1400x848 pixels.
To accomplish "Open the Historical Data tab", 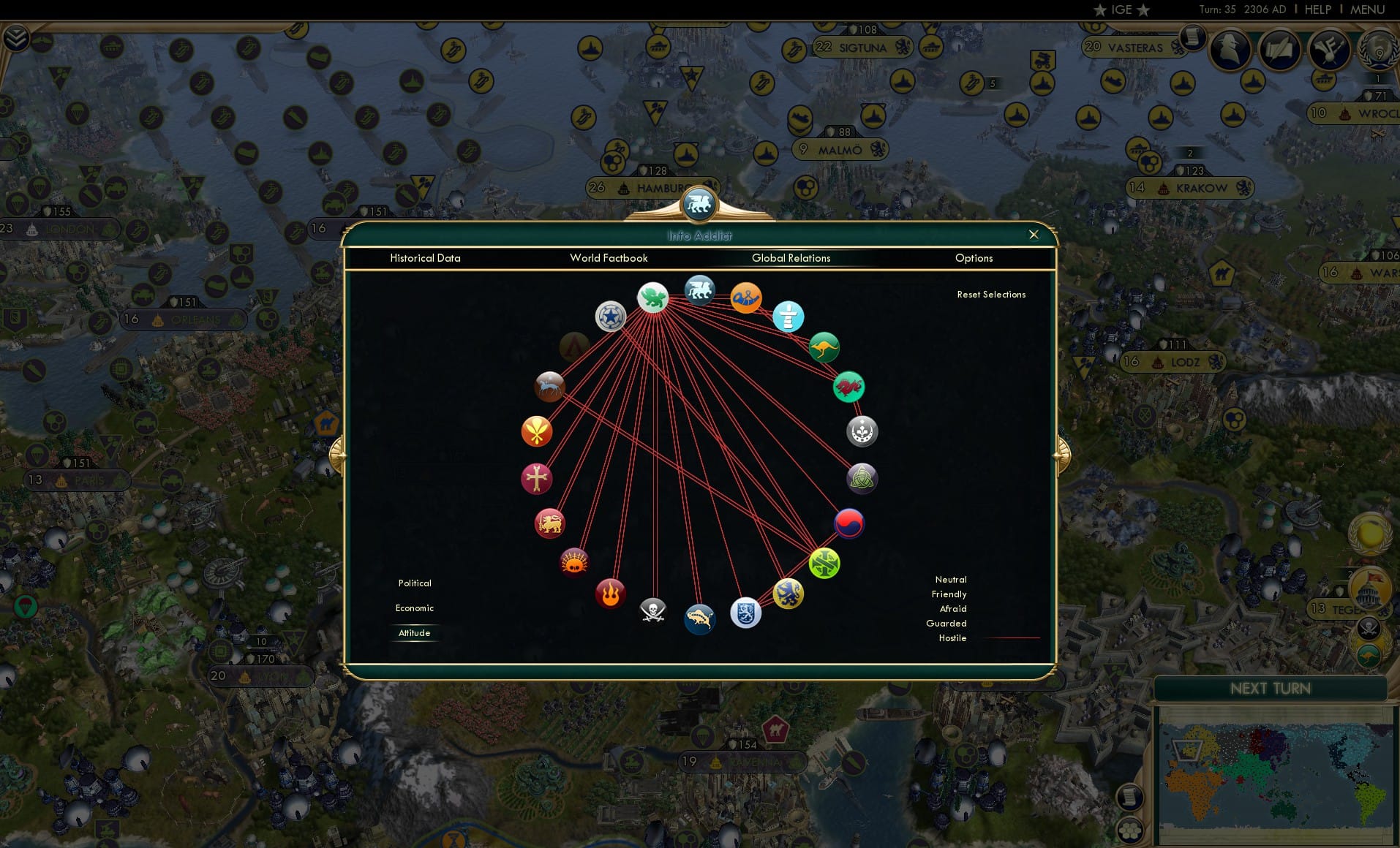I will click(426, 258).
